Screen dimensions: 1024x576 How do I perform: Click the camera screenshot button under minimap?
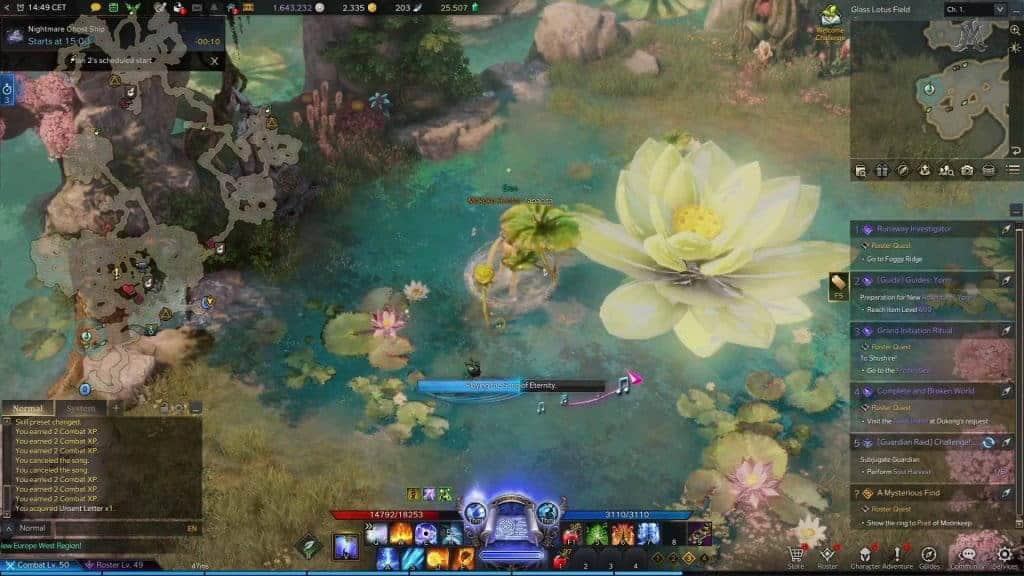click(967, 170)
